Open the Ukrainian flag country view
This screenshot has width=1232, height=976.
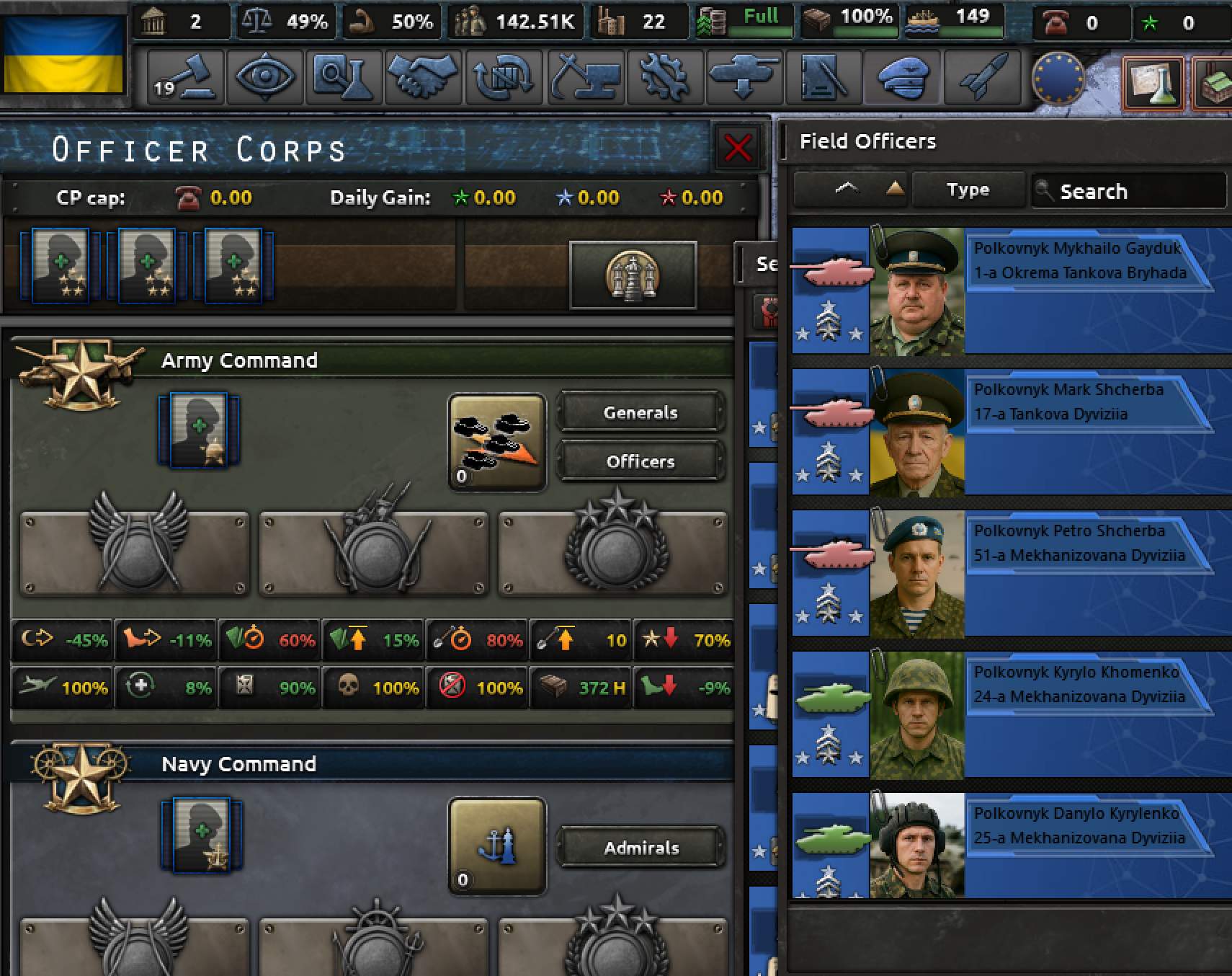click(x=63, y=56)
